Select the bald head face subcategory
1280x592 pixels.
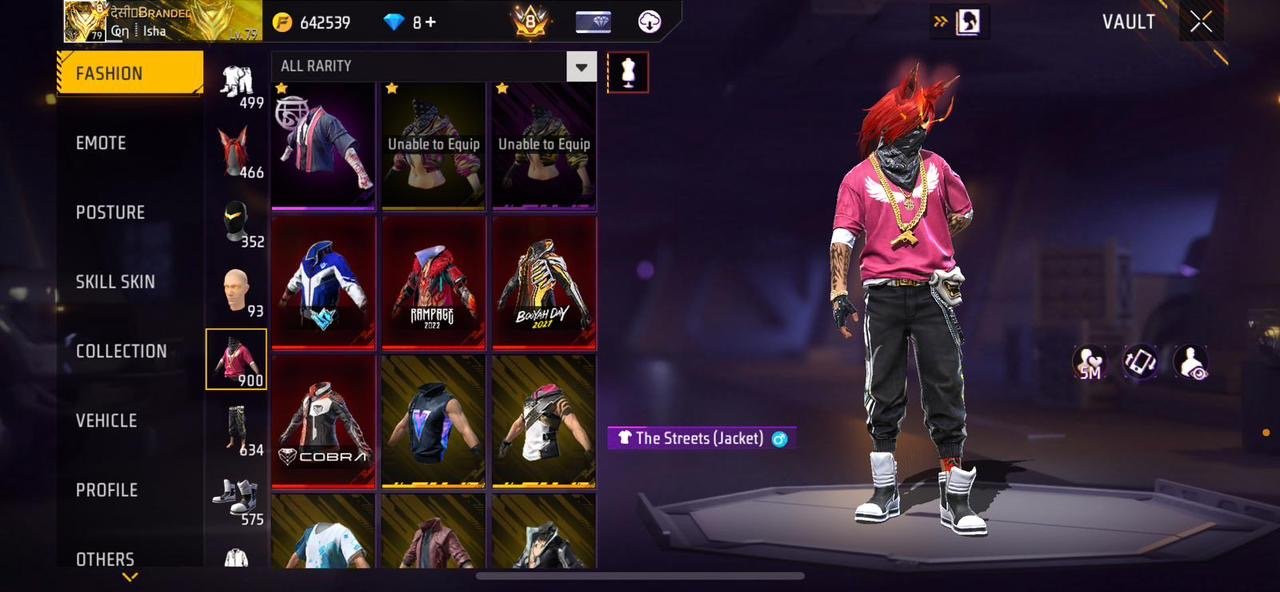(x=236, y=291)
